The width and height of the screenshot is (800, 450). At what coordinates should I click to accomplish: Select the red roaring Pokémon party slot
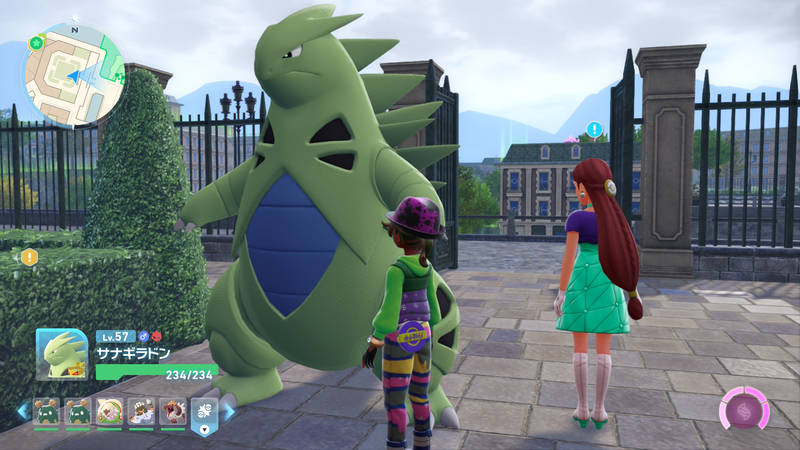[172, 411]
